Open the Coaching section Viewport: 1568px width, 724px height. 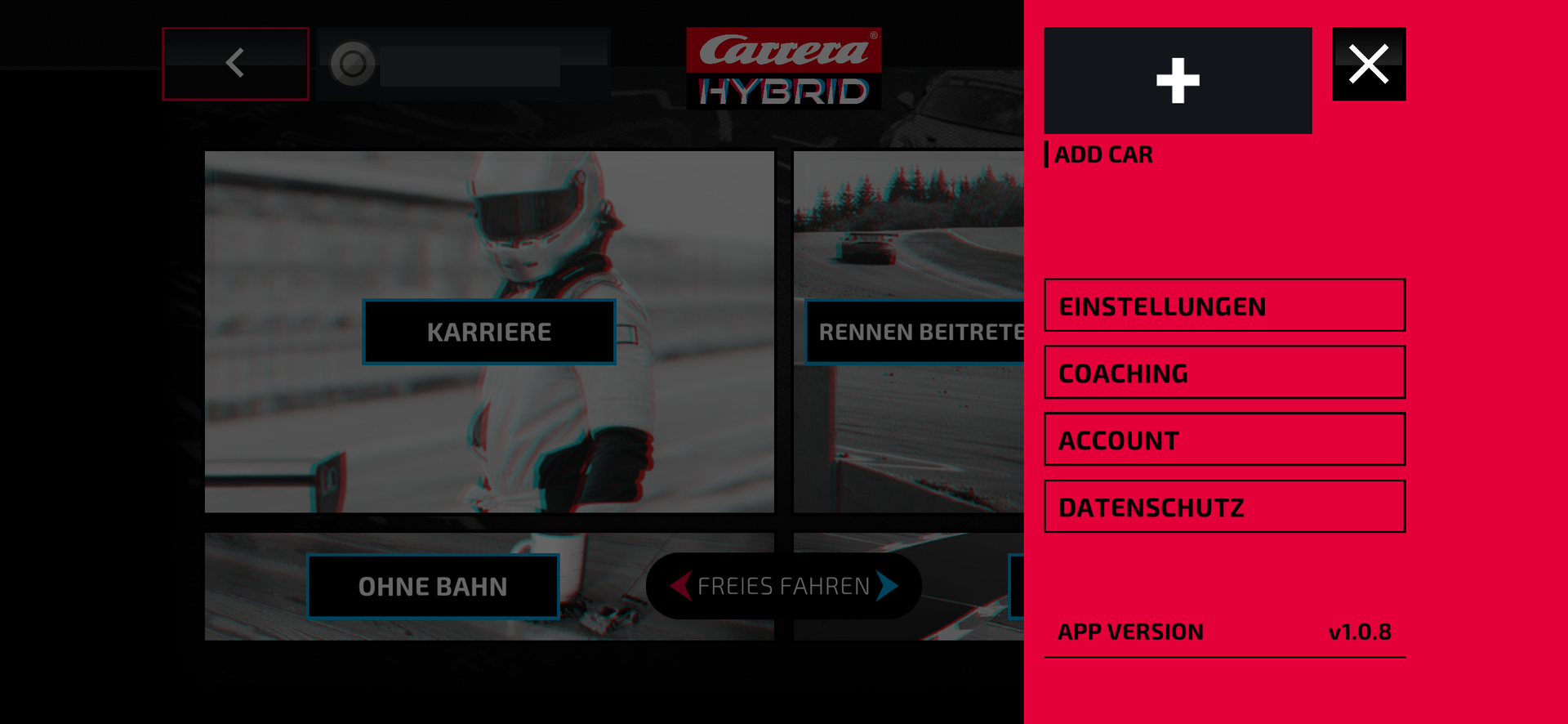1224,373
